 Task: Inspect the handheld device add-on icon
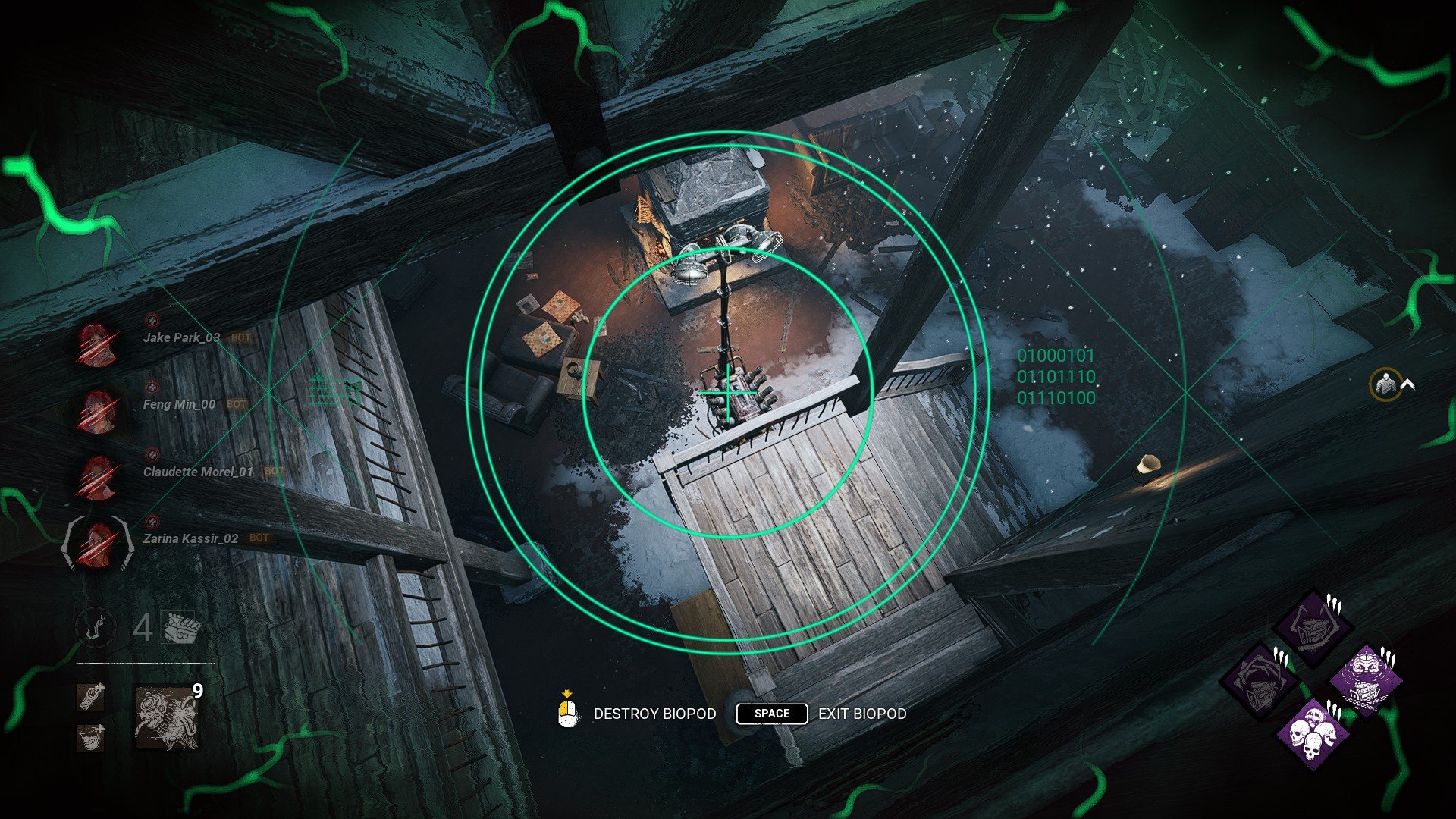pyautogui.click(x=91, y=696)
